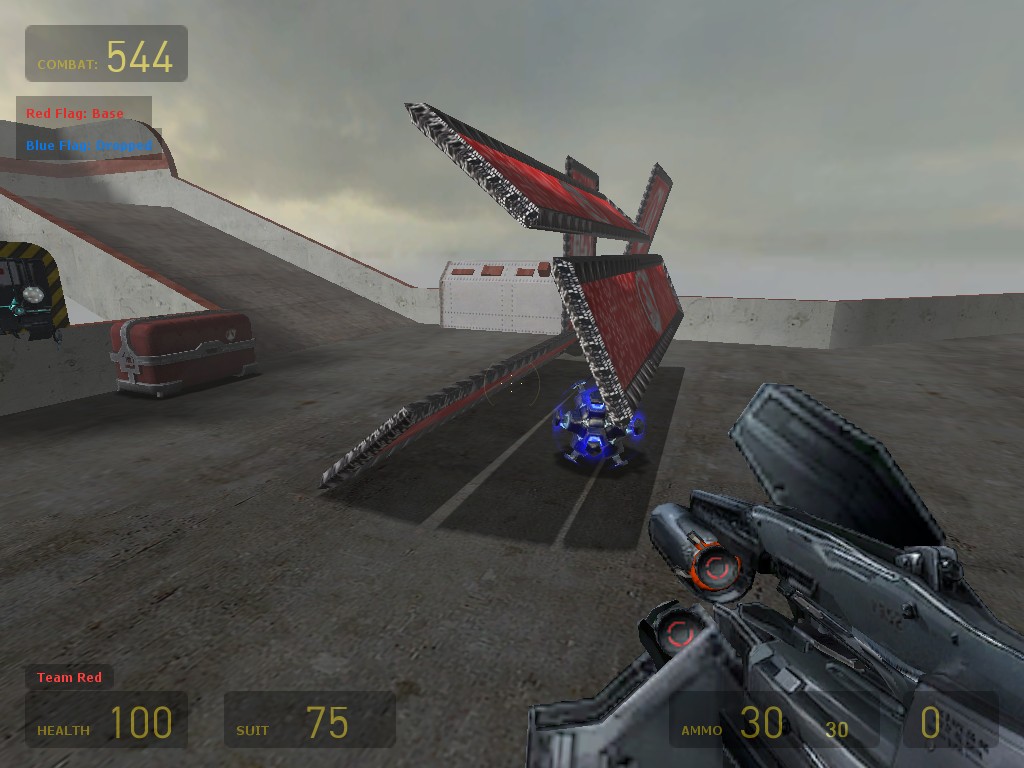Click the Team Red indicator label
Image resolution: width=1024 pixels, height=768 pixels.
69,678
